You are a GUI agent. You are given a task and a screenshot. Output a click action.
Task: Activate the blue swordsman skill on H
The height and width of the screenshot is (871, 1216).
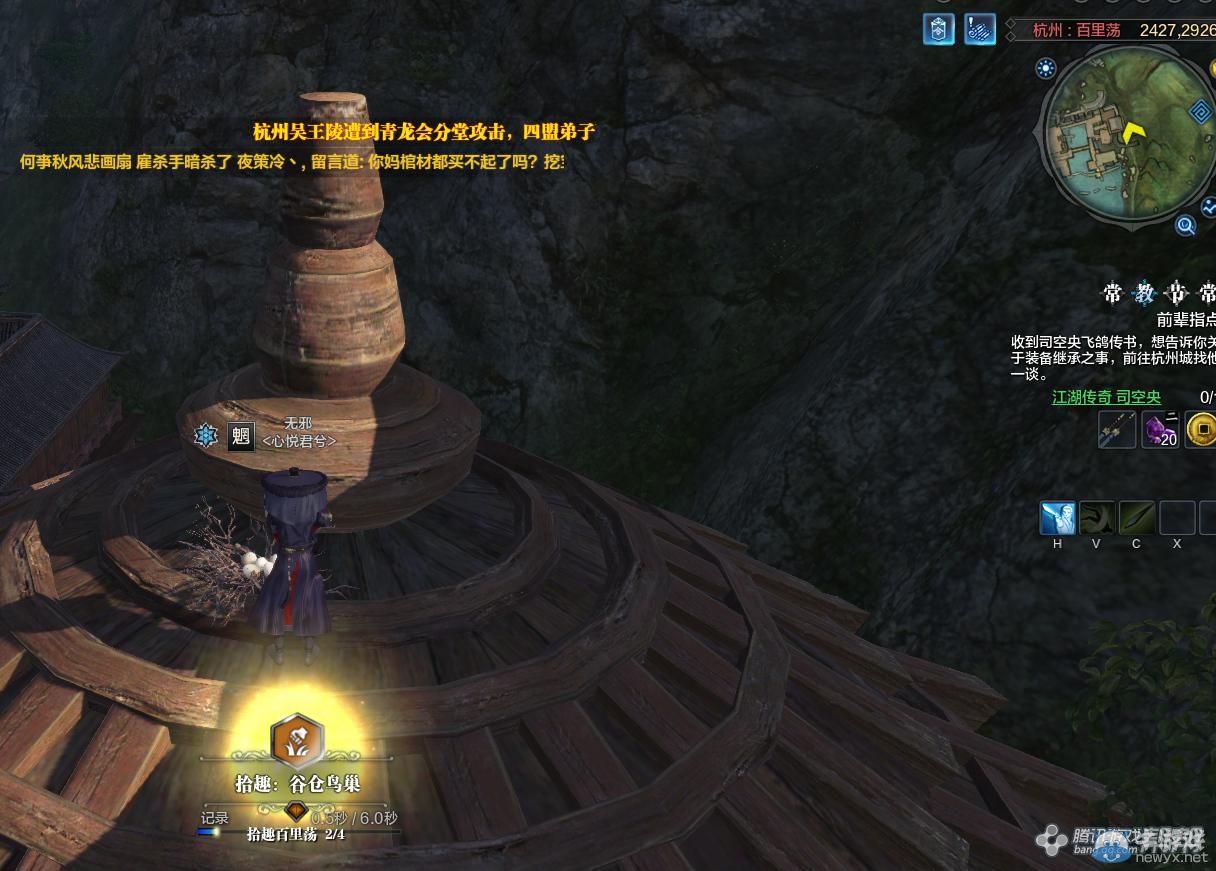[x=1057, y=518]
